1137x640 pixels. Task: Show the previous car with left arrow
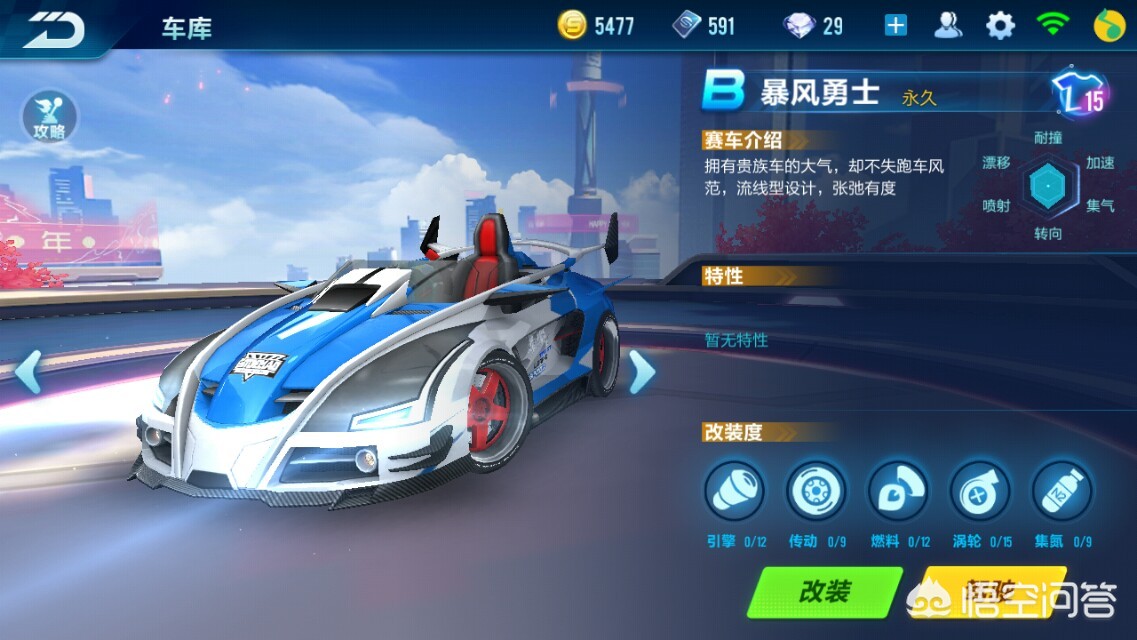coord(28,371)
